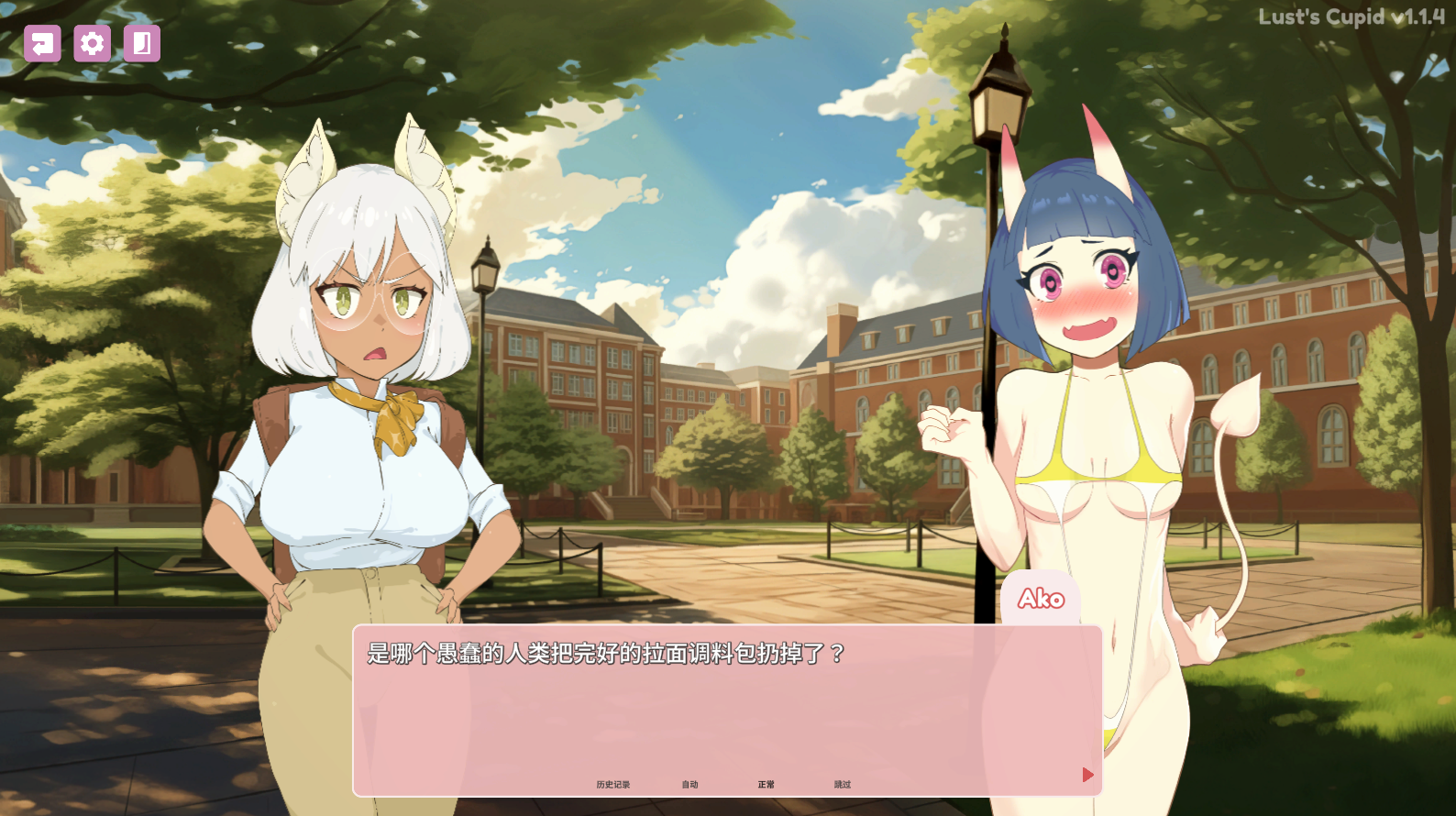Select the 正常 text speed option
This screenshot has height=816, width=1456.
[766, 785]
